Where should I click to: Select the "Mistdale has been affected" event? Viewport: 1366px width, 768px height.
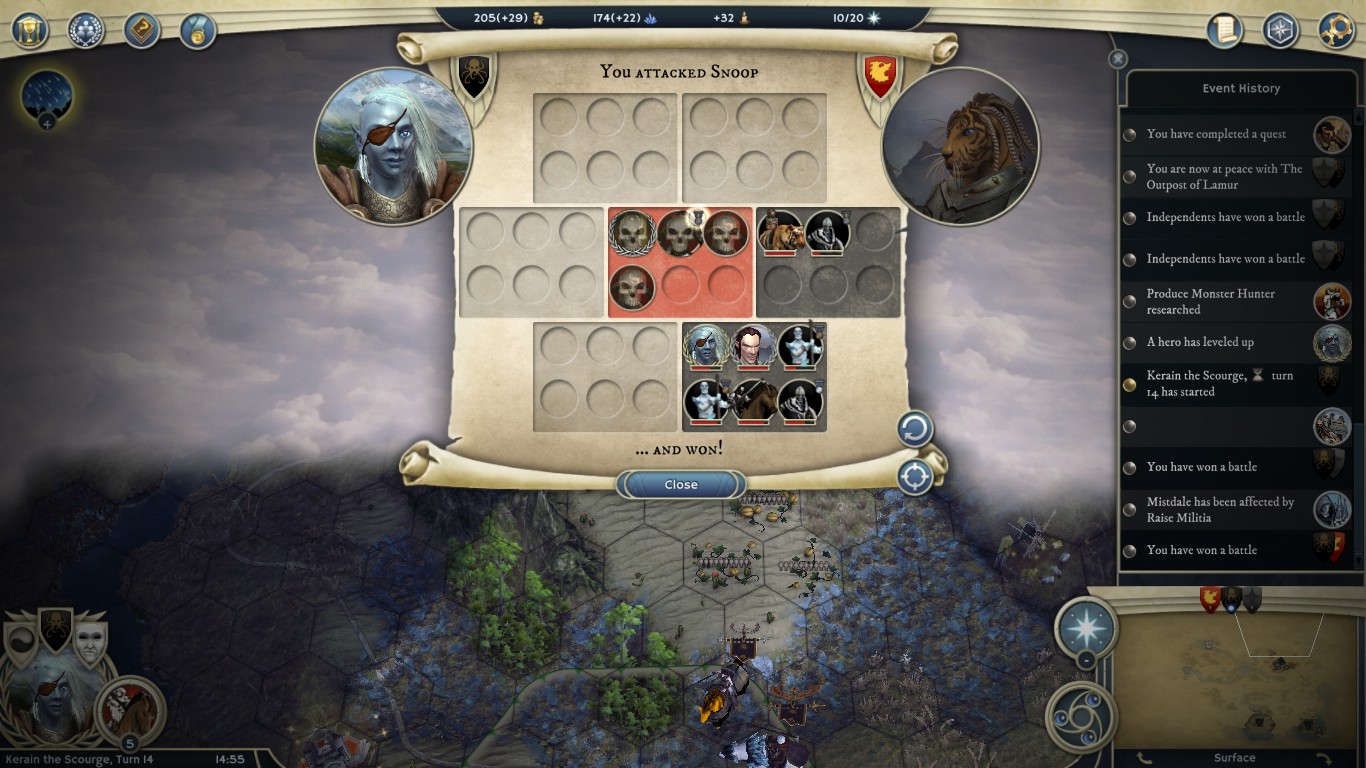[x=1220, y=510]
